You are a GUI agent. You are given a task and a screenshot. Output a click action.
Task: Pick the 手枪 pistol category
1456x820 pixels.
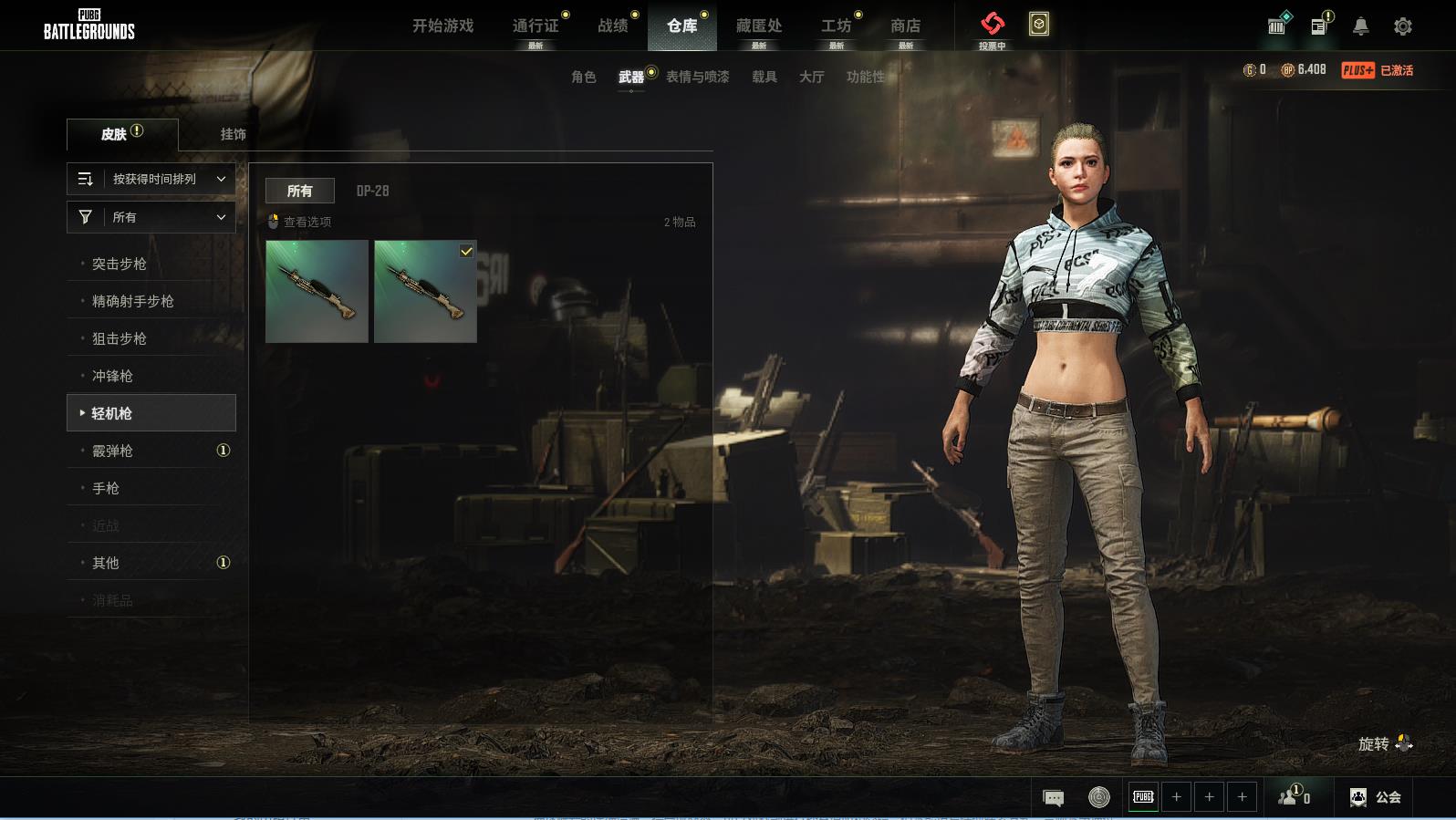[106, 488]
